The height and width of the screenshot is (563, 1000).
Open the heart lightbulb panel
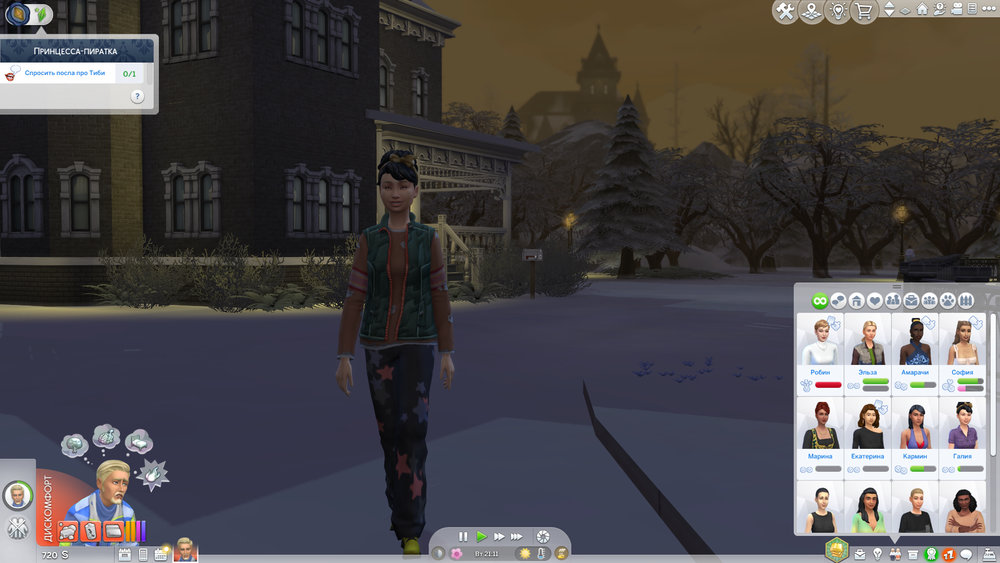838,12
